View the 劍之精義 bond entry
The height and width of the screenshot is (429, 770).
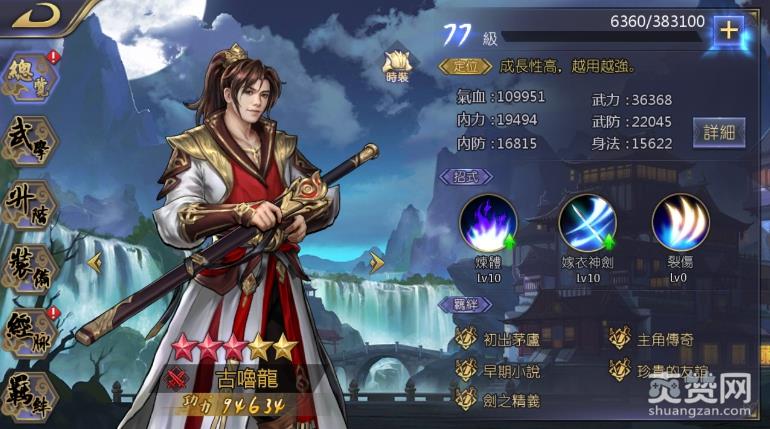pos(500,399)
